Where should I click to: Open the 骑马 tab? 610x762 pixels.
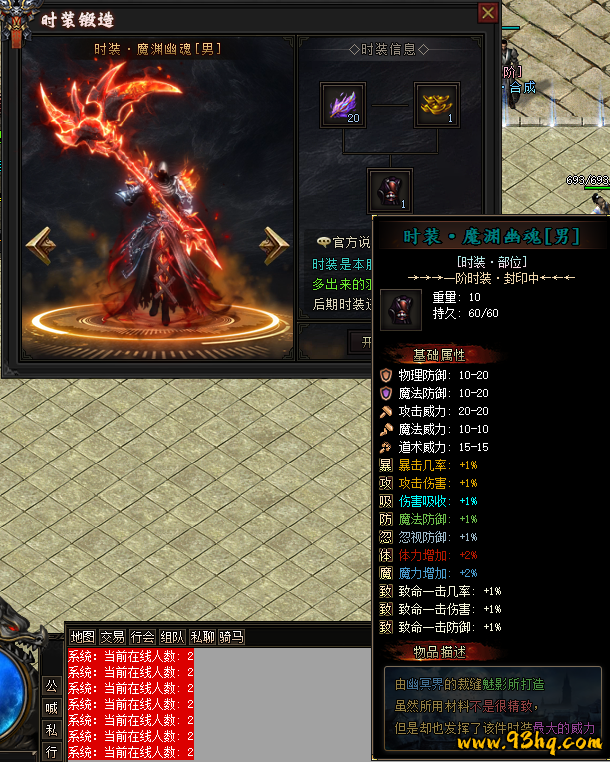click(x=231, y=637)
